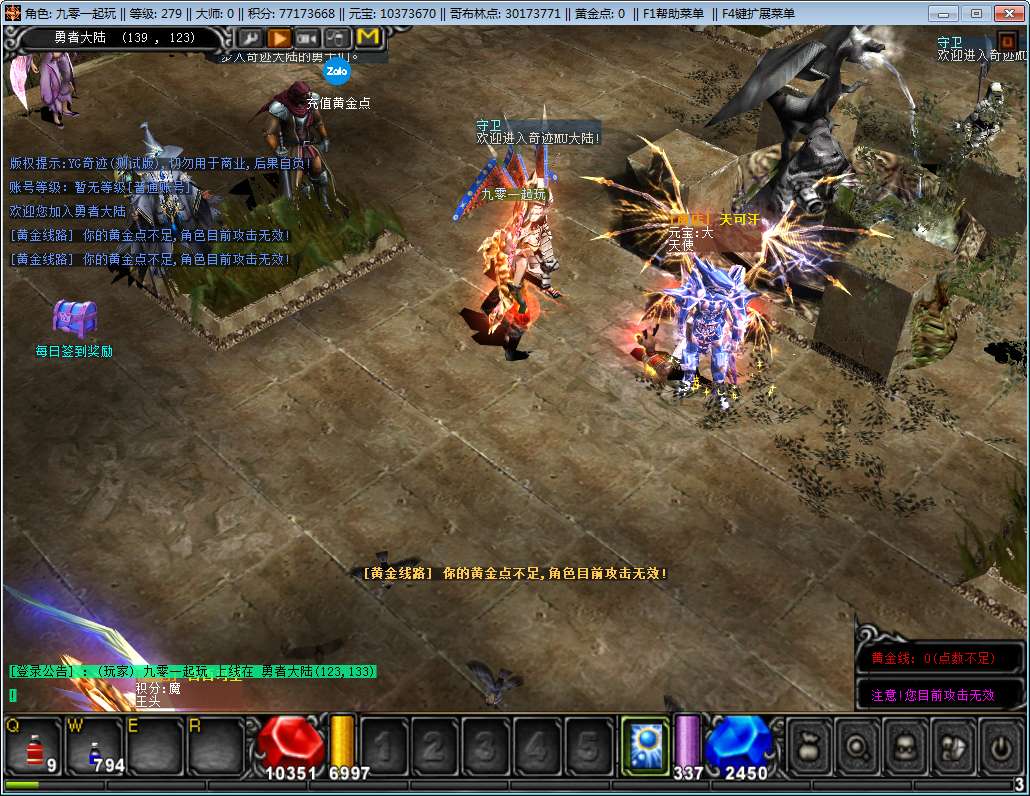1030x796 pixels.
Task: Open the party or friends button
Action: pyautogui.click(x=952, y=746)
